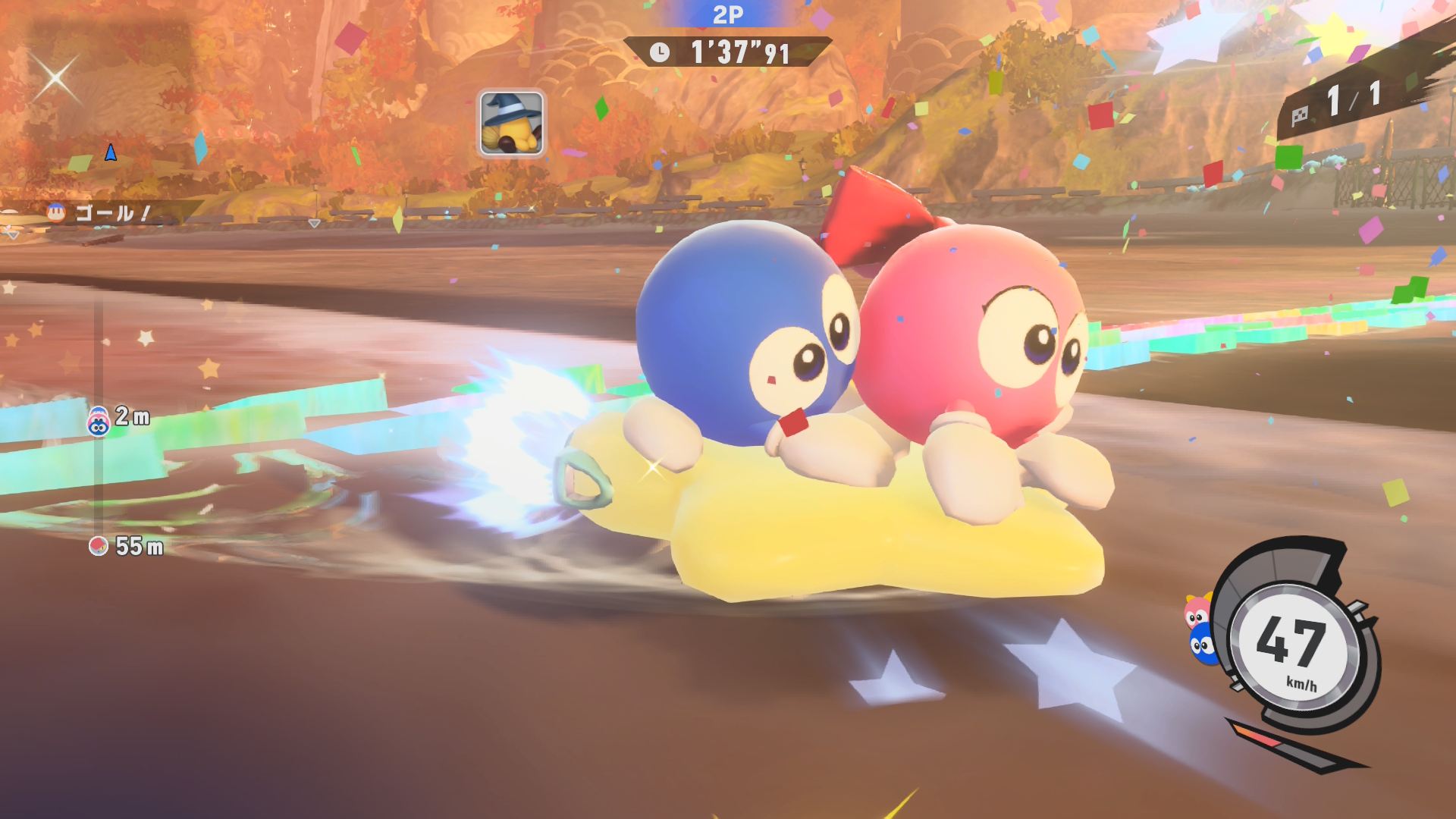
Task: Select the 55 m rival distance marker
Action: point(126,546)
